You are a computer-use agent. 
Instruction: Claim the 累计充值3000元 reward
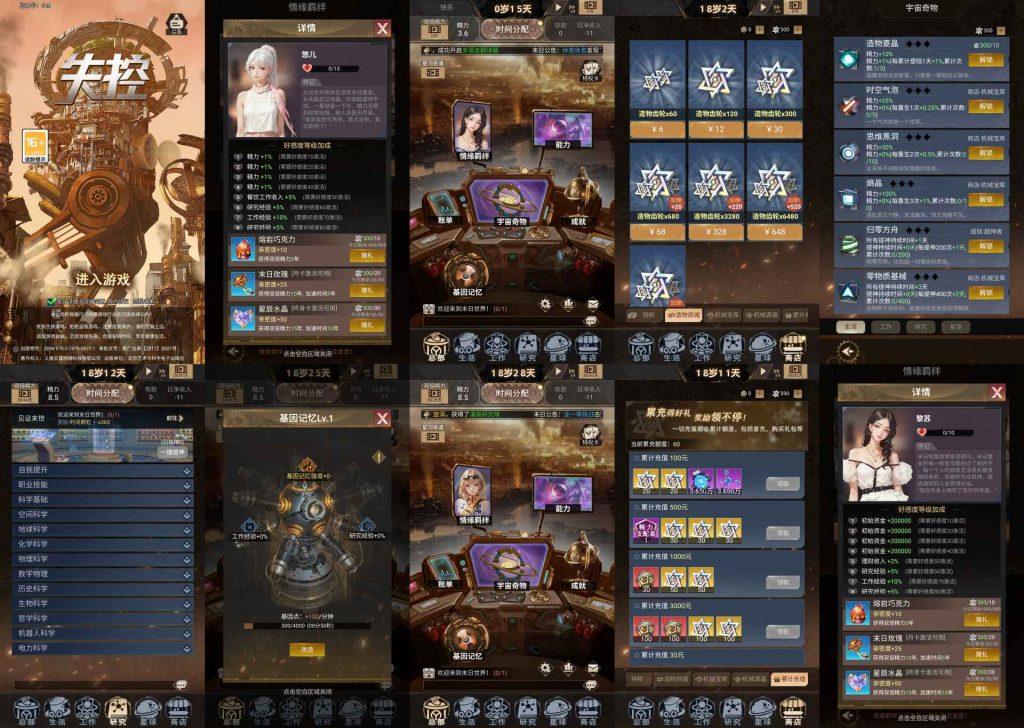click(x=782, y=631)
